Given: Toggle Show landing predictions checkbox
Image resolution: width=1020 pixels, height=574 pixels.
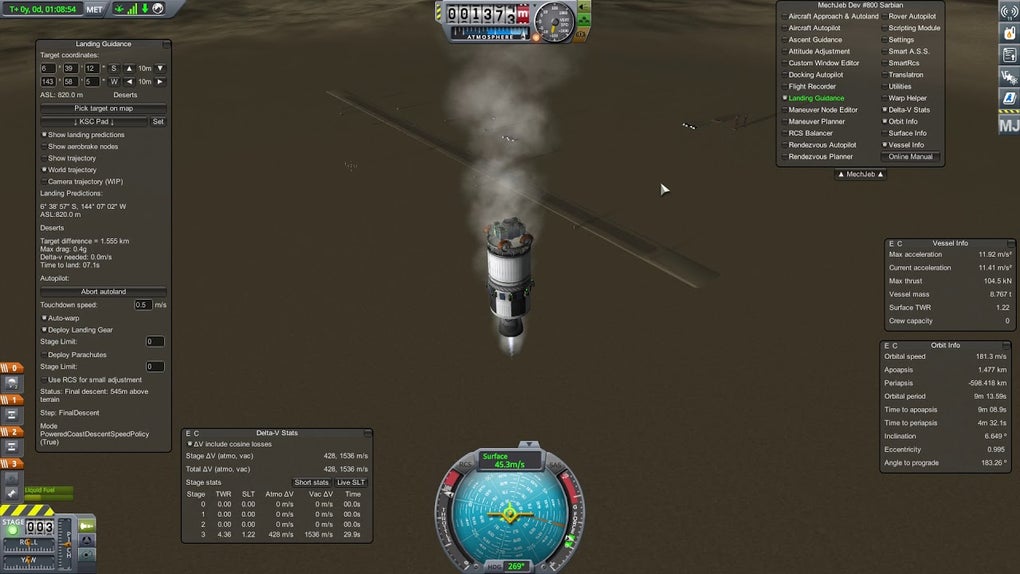Looking at the screenshot, I should click(44, 135).
